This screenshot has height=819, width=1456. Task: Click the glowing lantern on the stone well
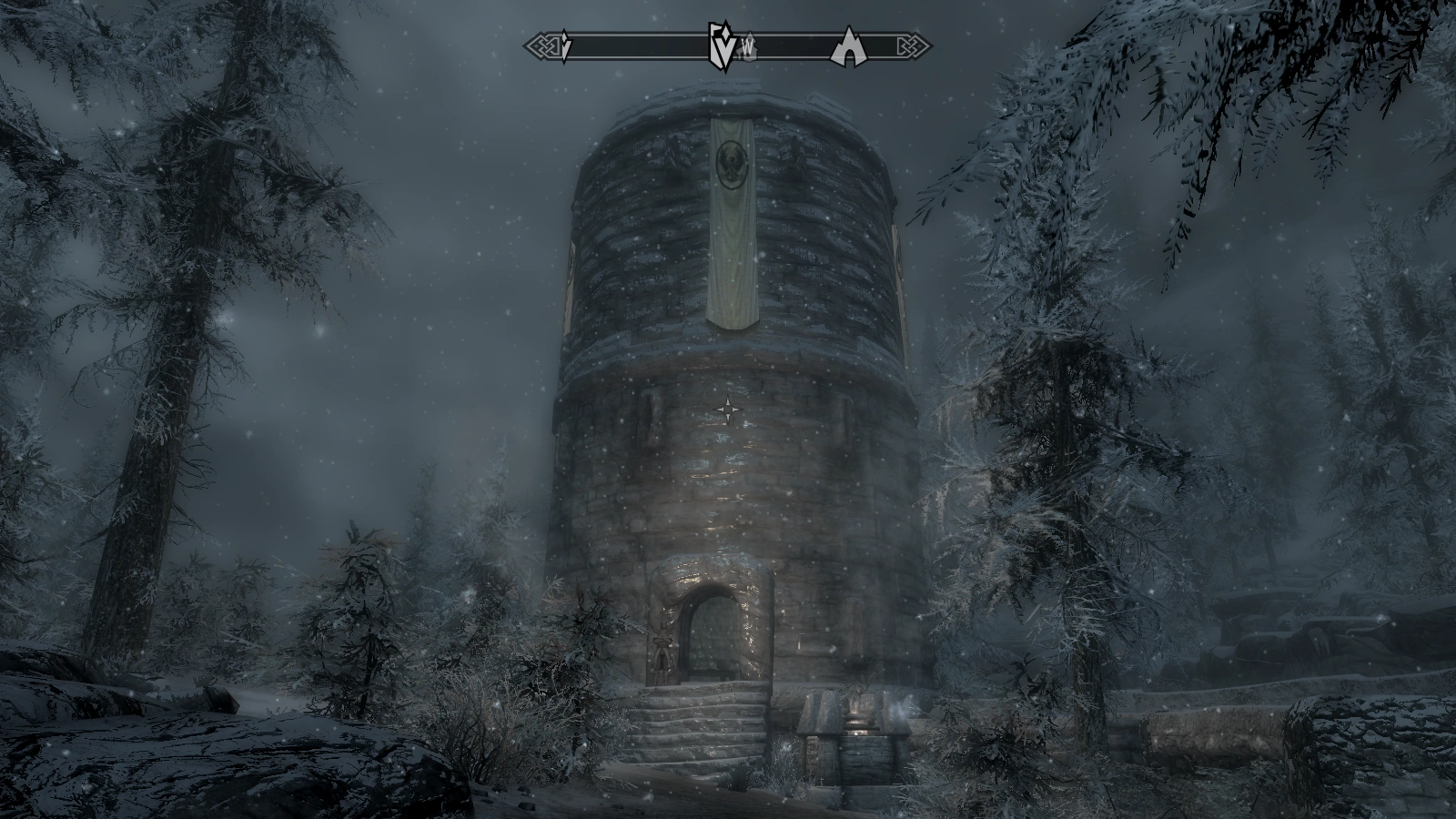pos(856,719)
